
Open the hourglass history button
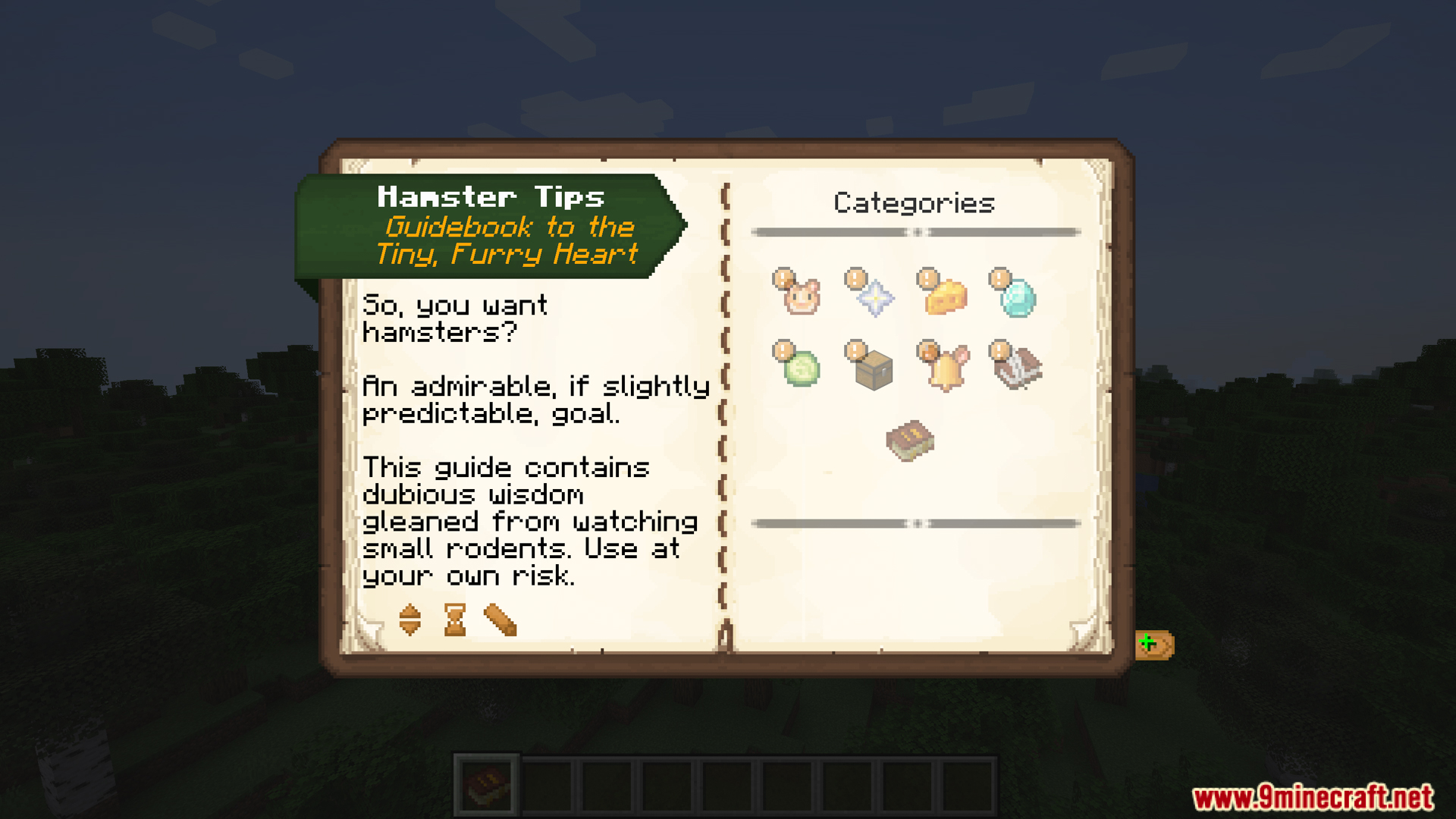tap(455, 620)
